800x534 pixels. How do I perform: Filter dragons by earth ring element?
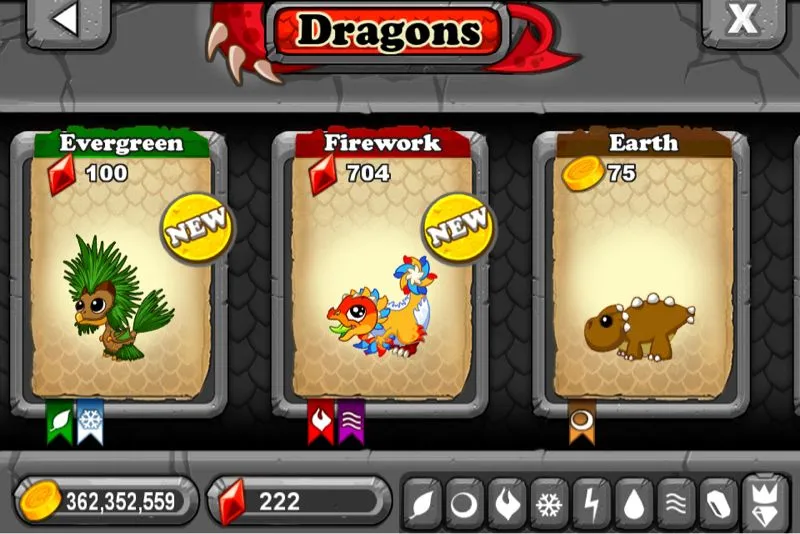click(465, 503)
